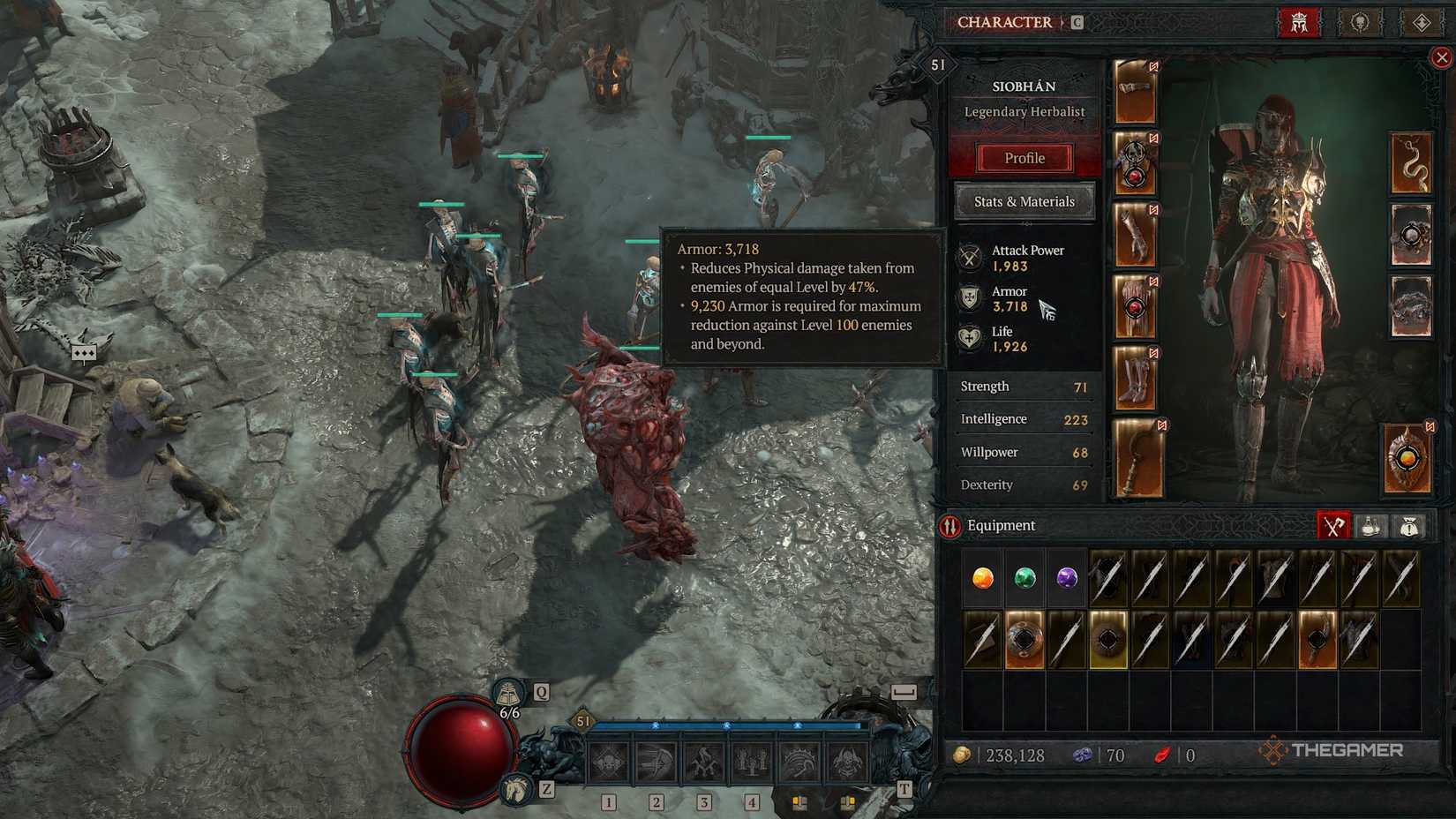Image resolution: width=1456 pixels, height=819 pixels.
Task: Select the equipped boots slot
Action: pyautogui.click(x=1135, y=378)
